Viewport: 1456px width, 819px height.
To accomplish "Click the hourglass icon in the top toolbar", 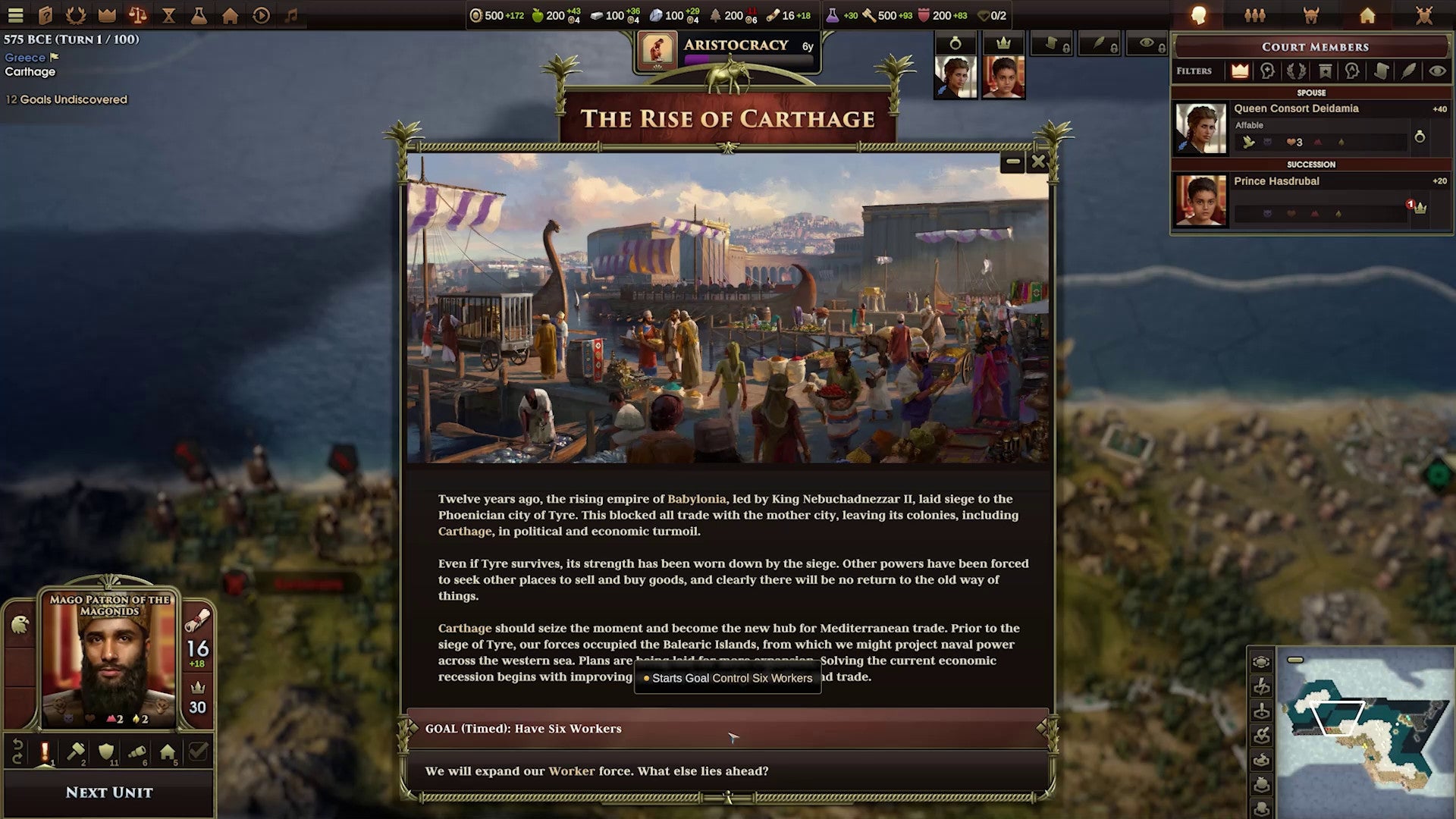I will coord(170,15).
